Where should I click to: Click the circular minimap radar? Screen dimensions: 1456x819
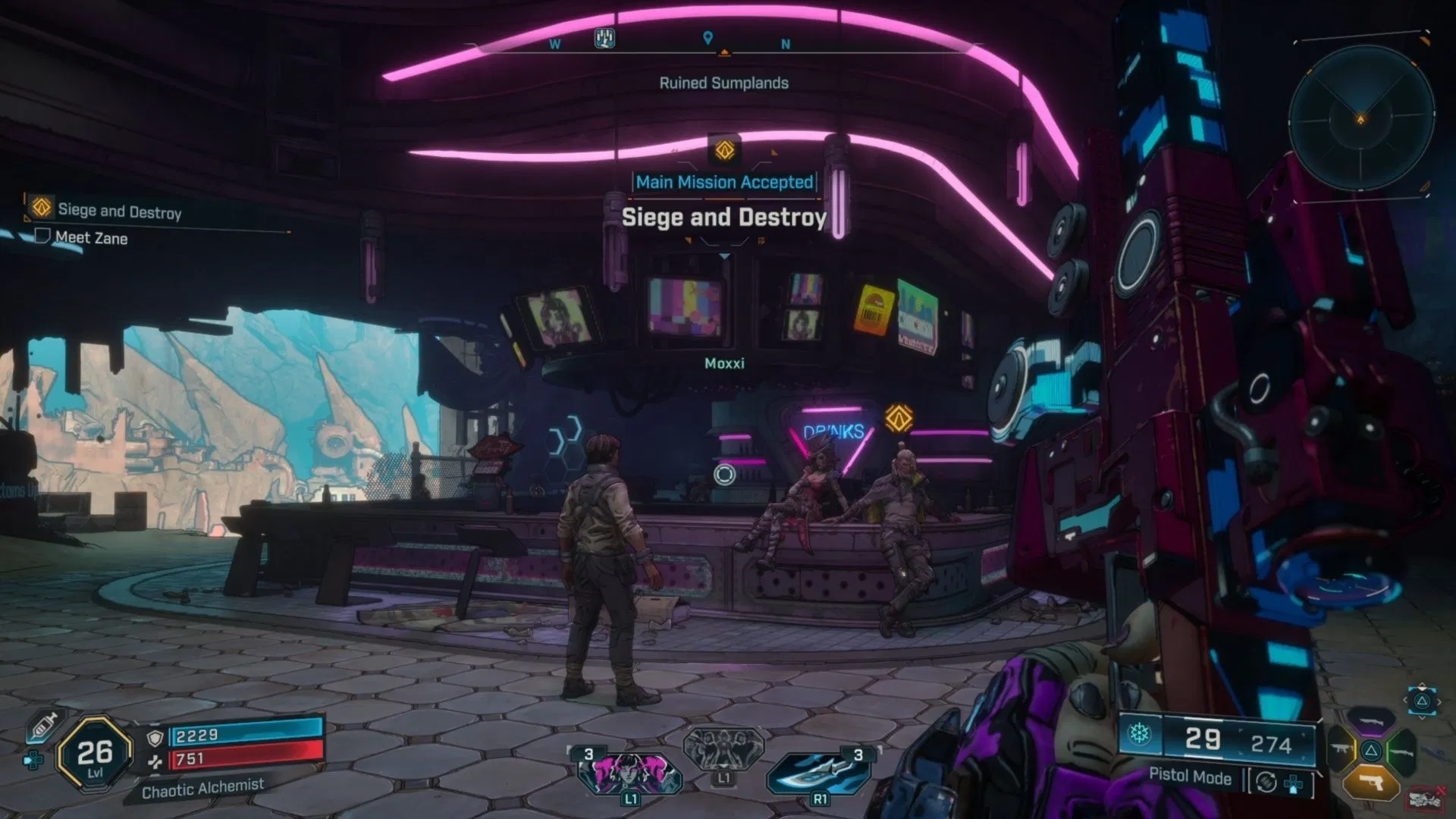(1361, 118)
